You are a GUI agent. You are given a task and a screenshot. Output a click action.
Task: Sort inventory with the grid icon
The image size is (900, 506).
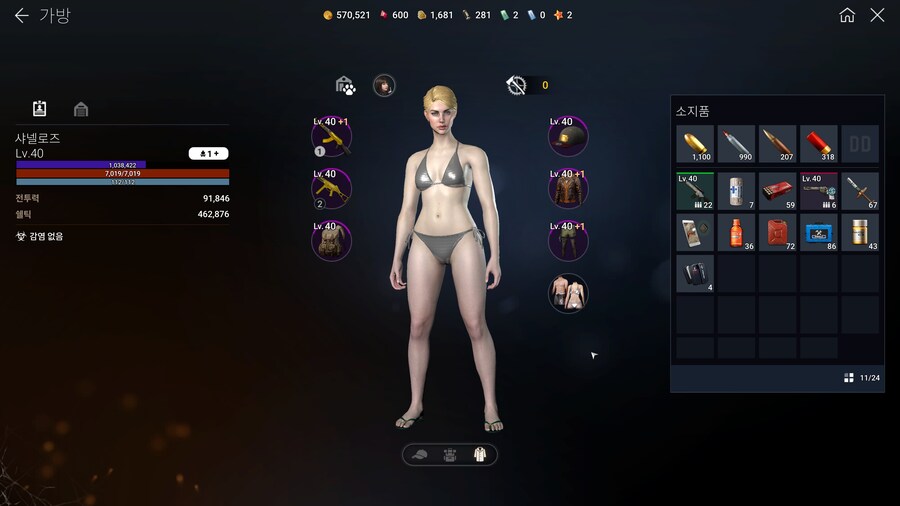(848, 378)
